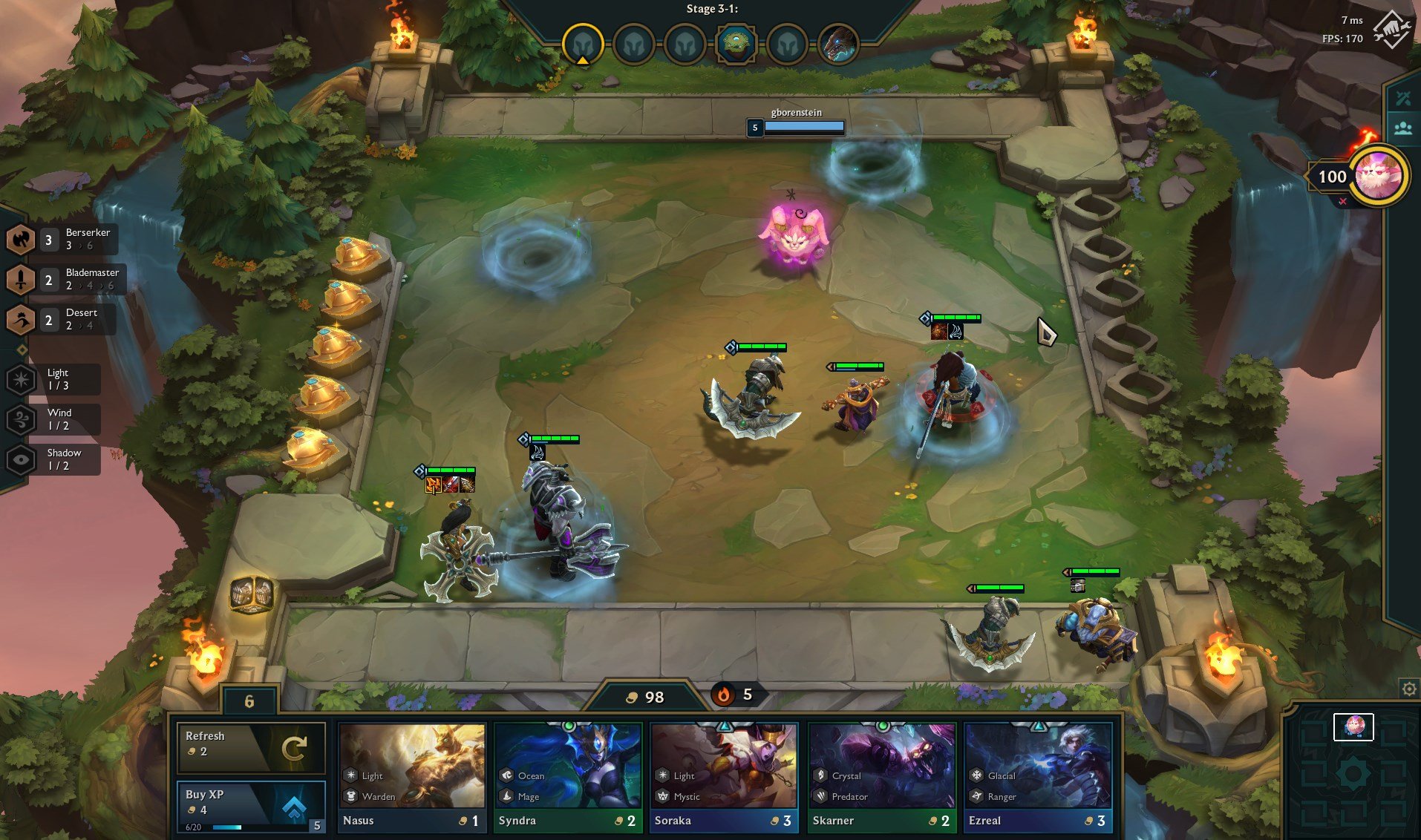Buy Ezreal from the shop
1421x840 pixels.
click(x=1037, y=777)
